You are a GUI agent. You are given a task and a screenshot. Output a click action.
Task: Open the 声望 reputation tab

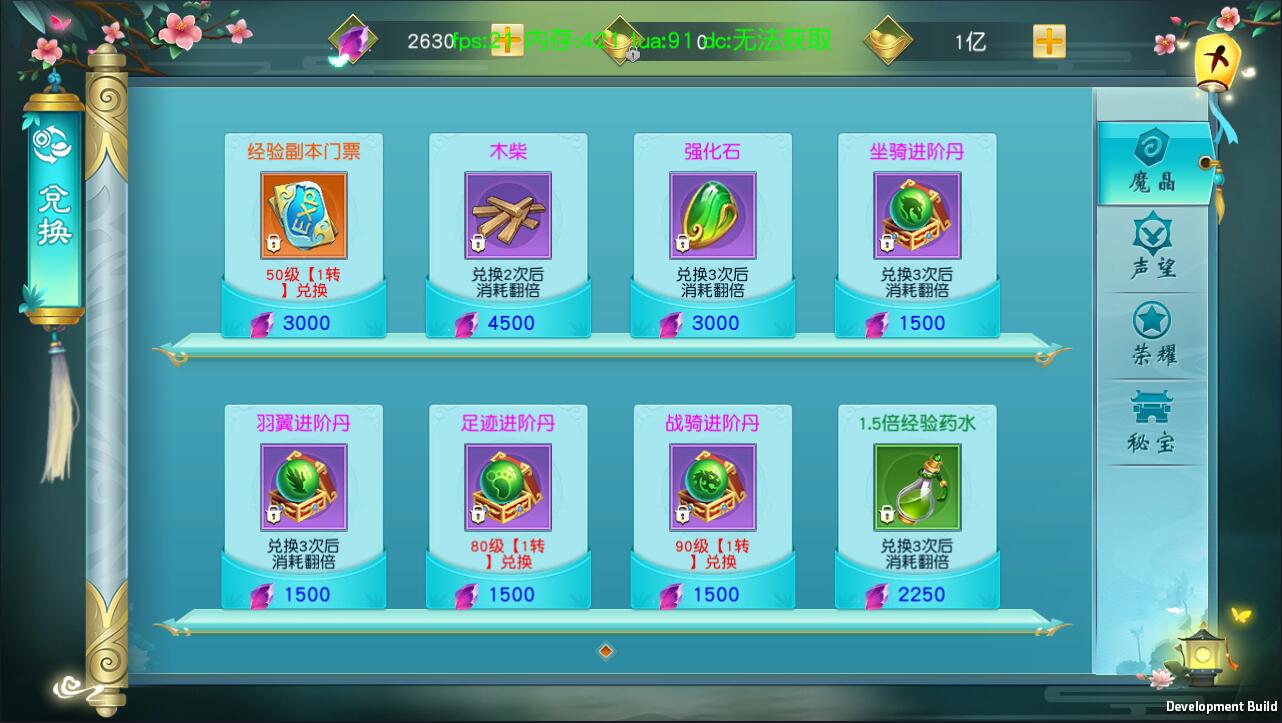(x=1153, y=249)
